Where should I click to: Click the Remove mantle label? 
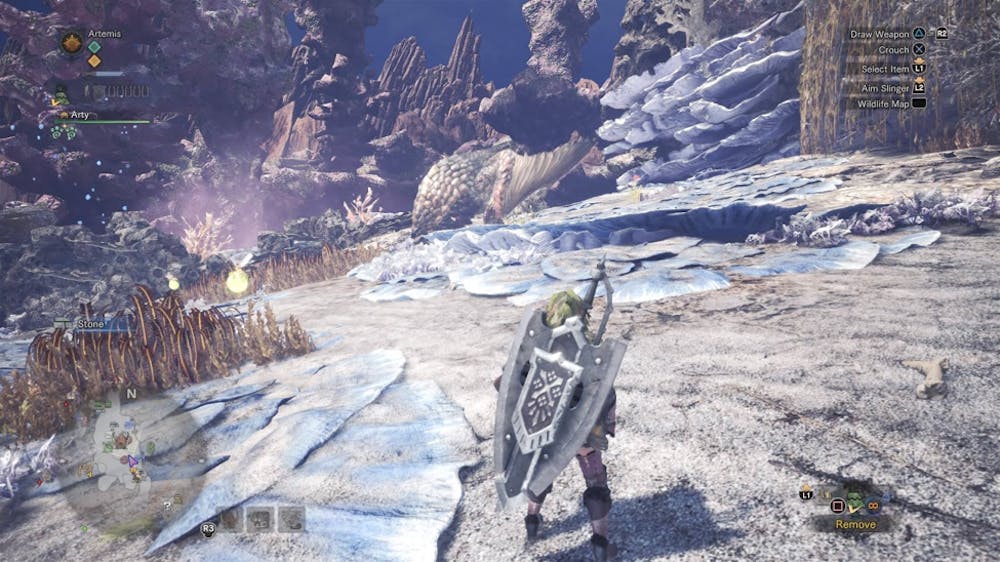(x=855, y=524)
